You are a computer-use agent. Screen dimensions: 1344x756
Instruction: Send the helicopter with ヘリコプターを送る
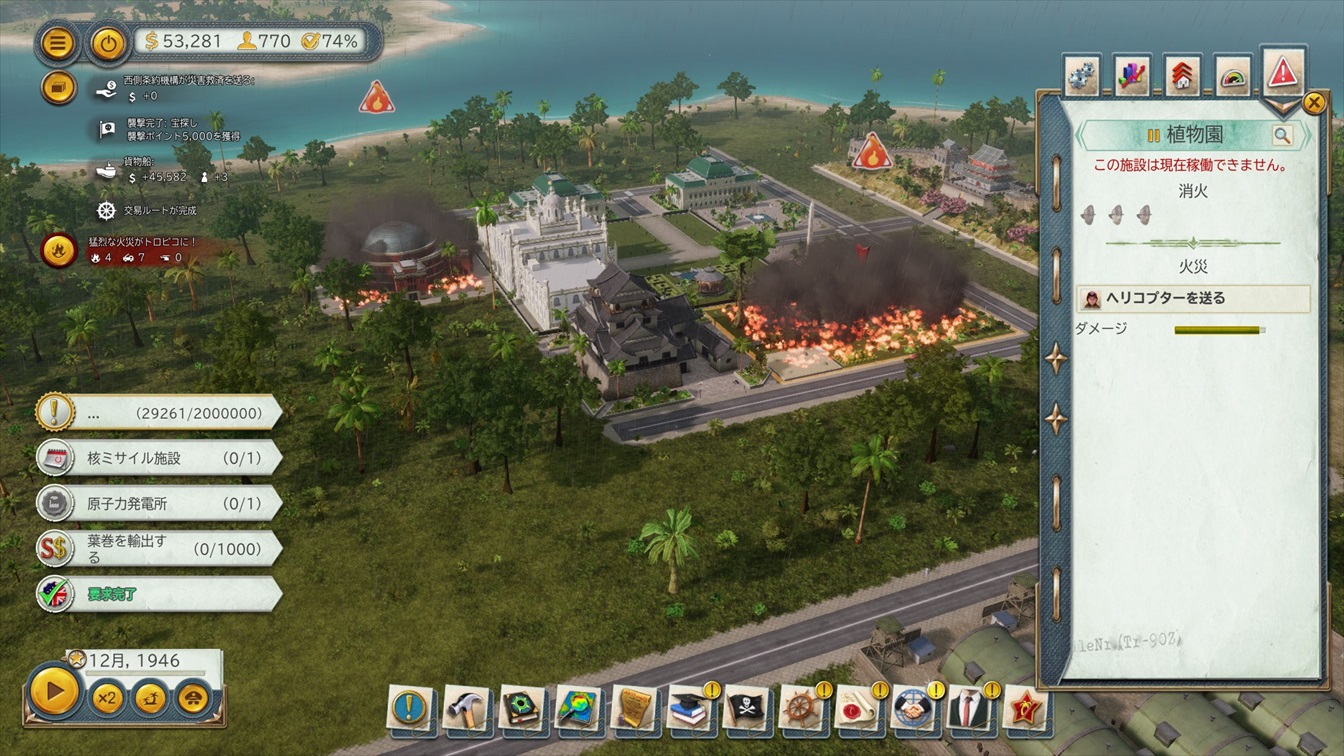point(1194,298)
